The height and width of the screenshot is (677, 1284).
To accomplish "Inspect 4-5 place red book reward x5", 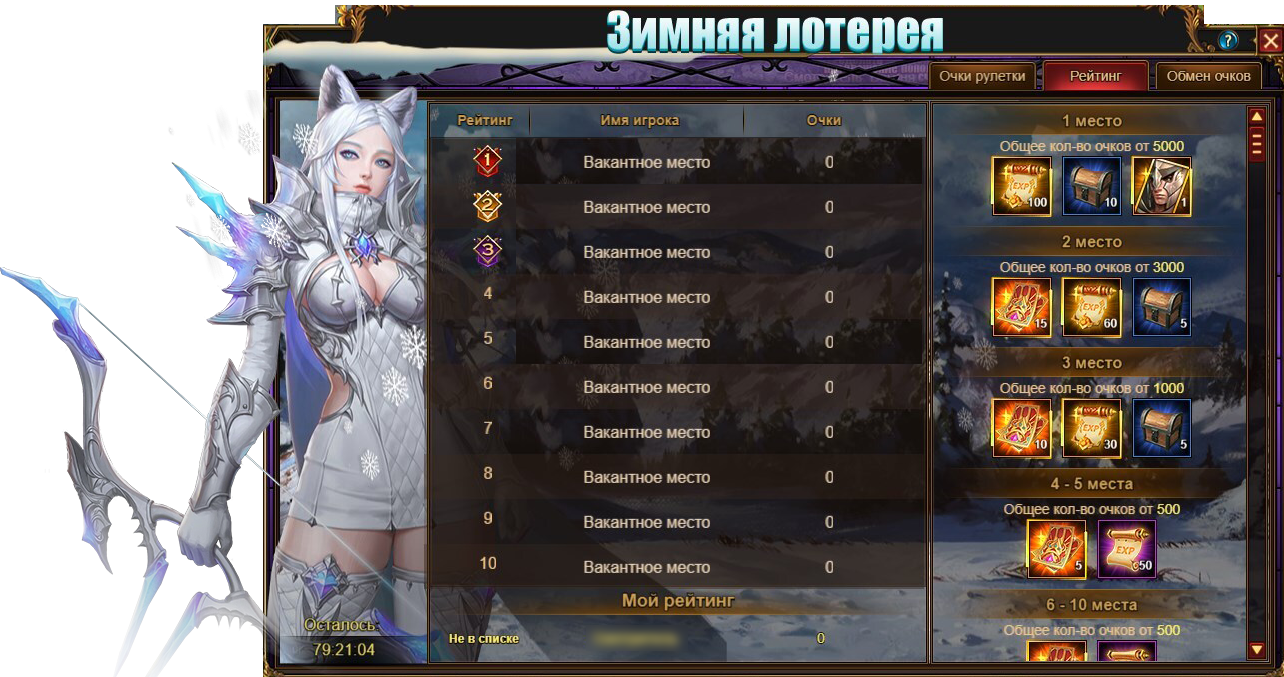I will 1057,549.
